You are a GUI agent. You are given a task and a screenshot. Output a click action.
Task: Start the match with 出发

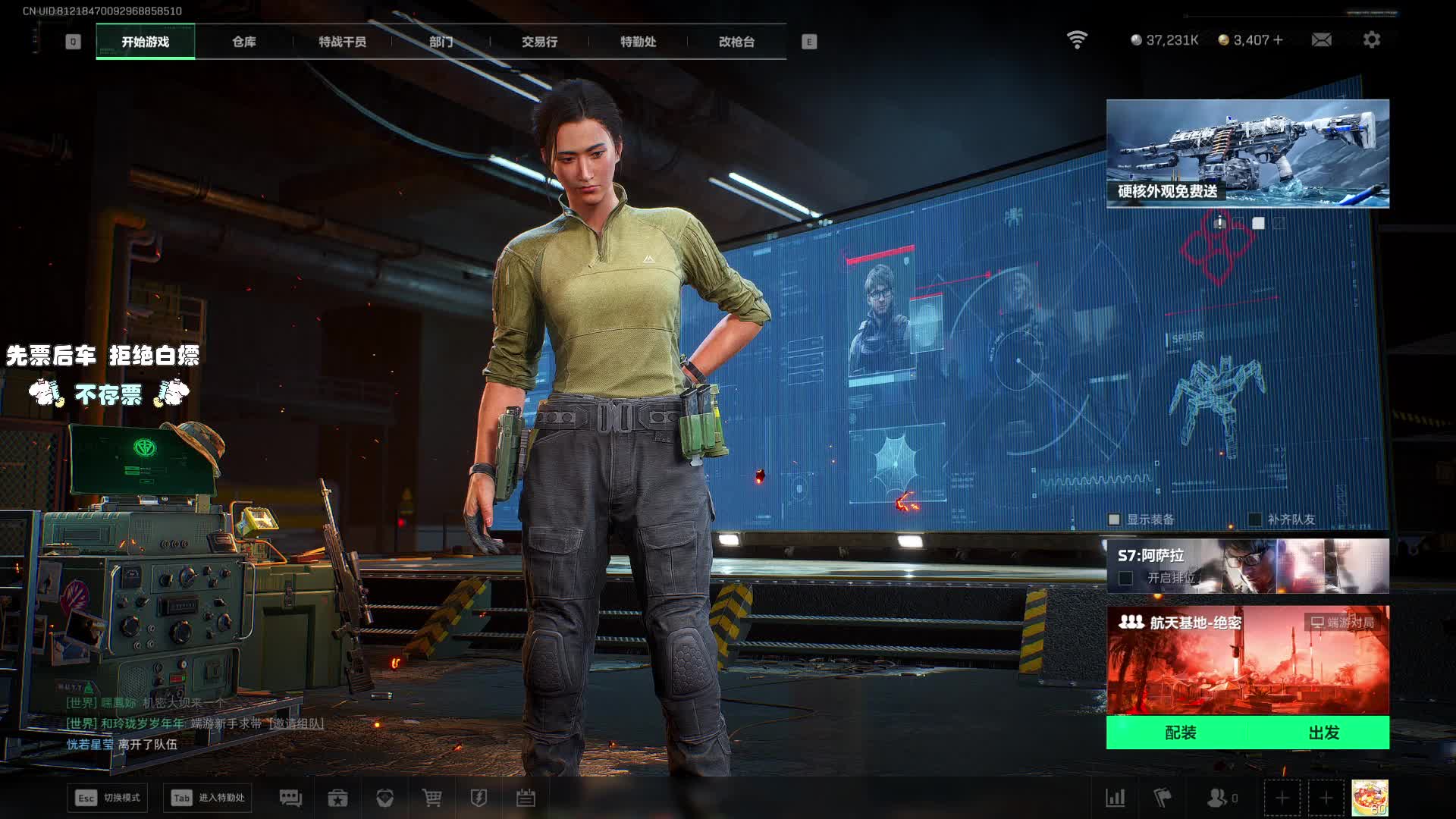click(1323, 733)
